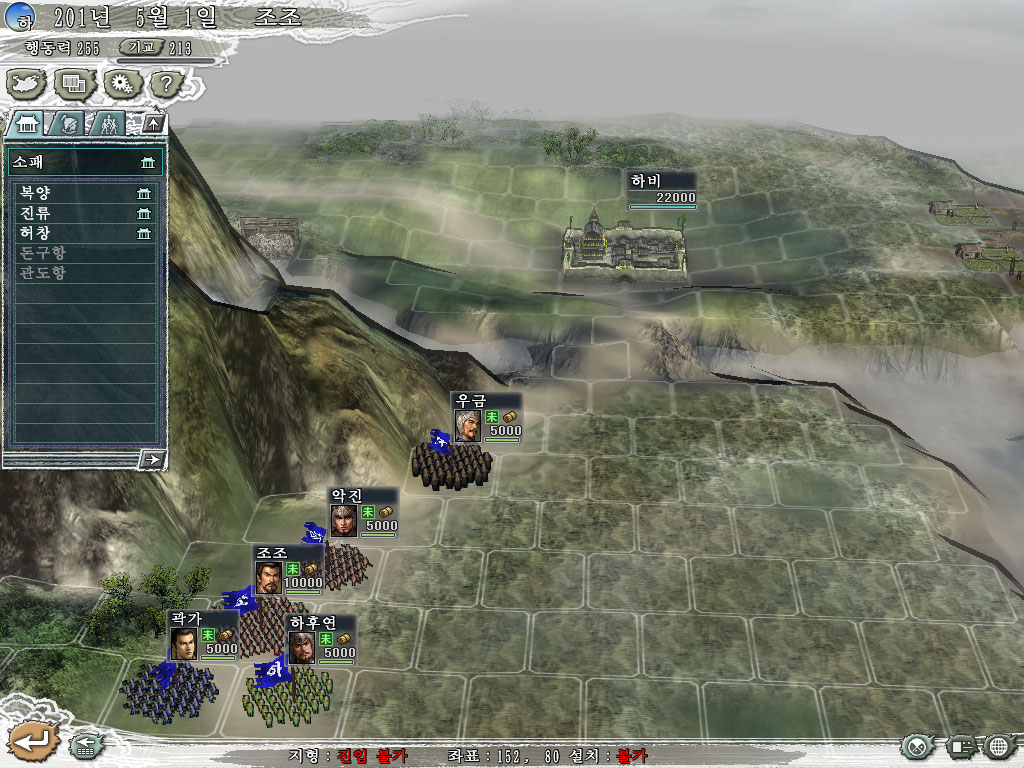
Task: Open the keyboard icon beside return arrow
Action: pos(85,745)
